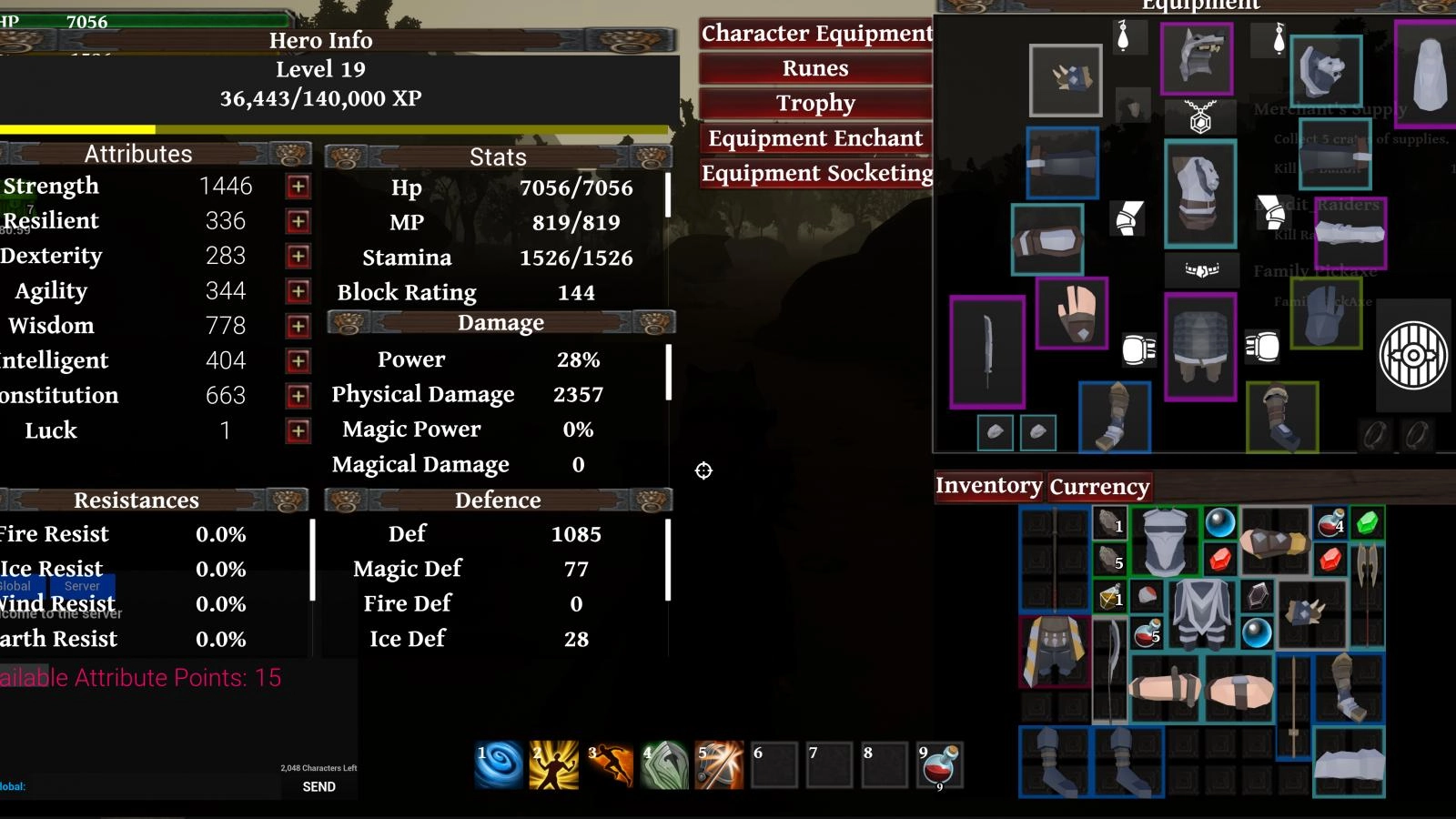Add a point to Luck
1456x819 pixels.
pyautogui.click(x=298, y=430)
